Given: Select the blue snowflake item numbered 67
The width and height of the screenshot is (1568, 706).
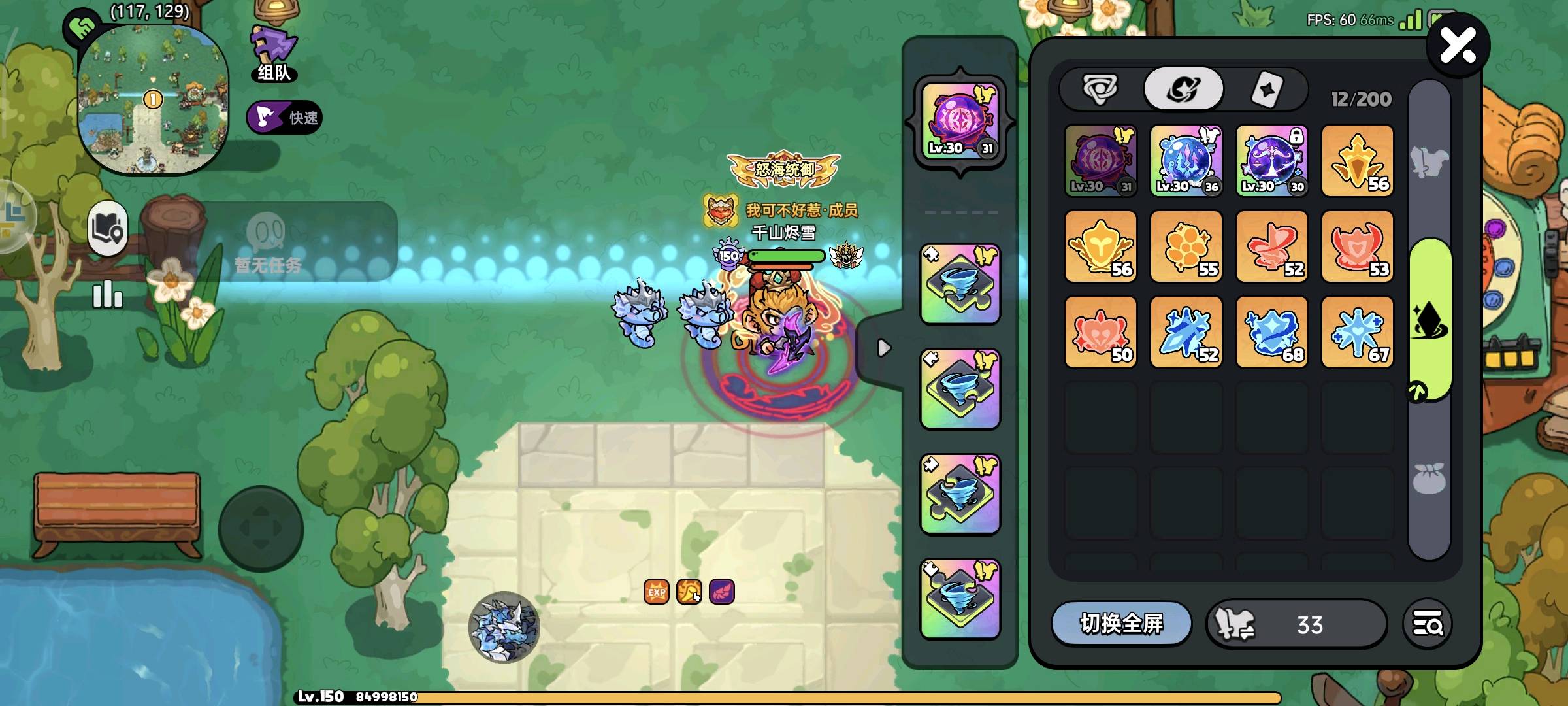Looking at the screenshot, I should 1358,332.
